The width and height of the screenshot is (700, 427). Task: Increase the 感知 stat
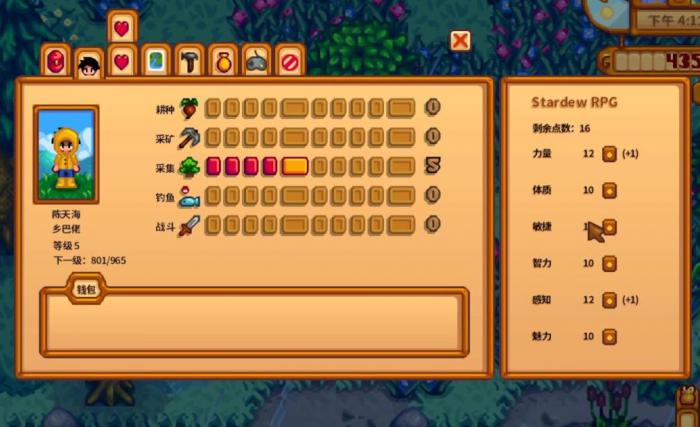[x=608, y=299]
